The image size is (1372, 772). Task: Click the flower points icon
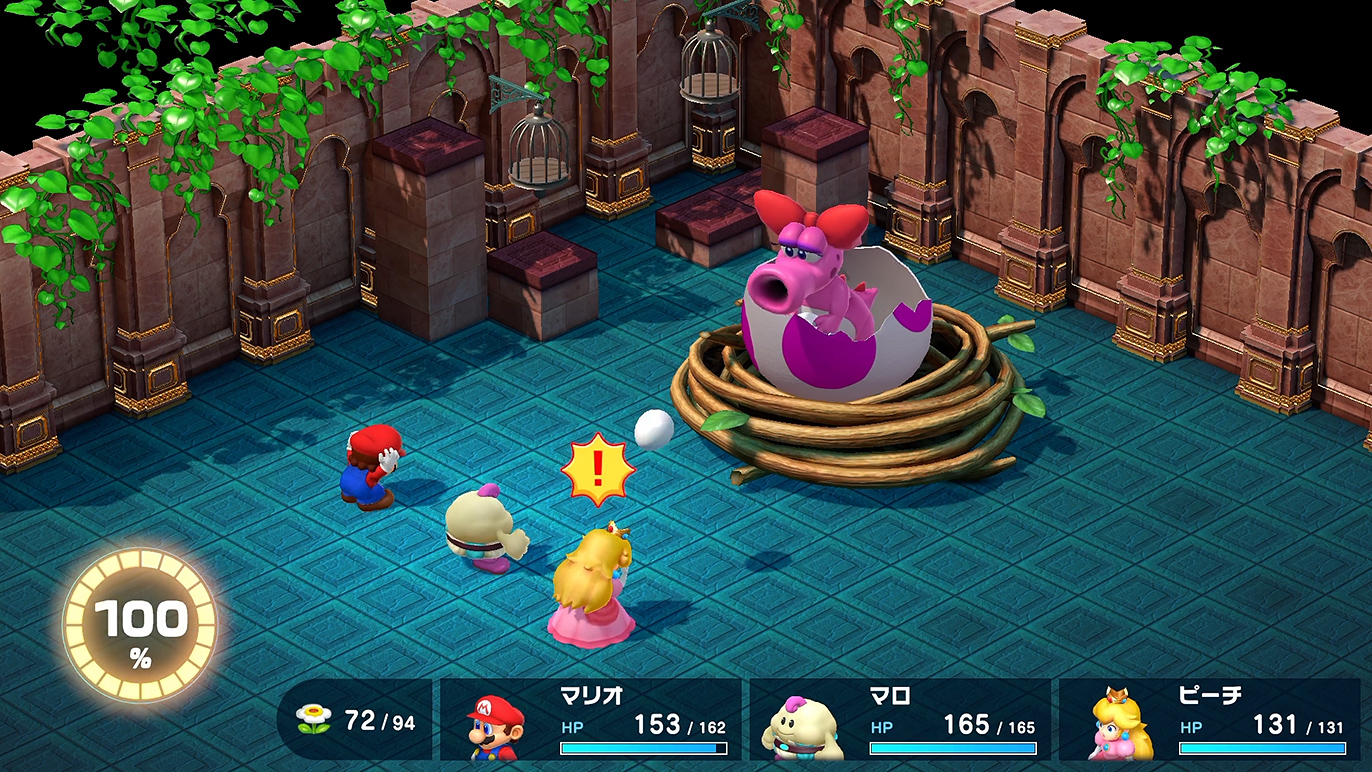coord(313,720)
